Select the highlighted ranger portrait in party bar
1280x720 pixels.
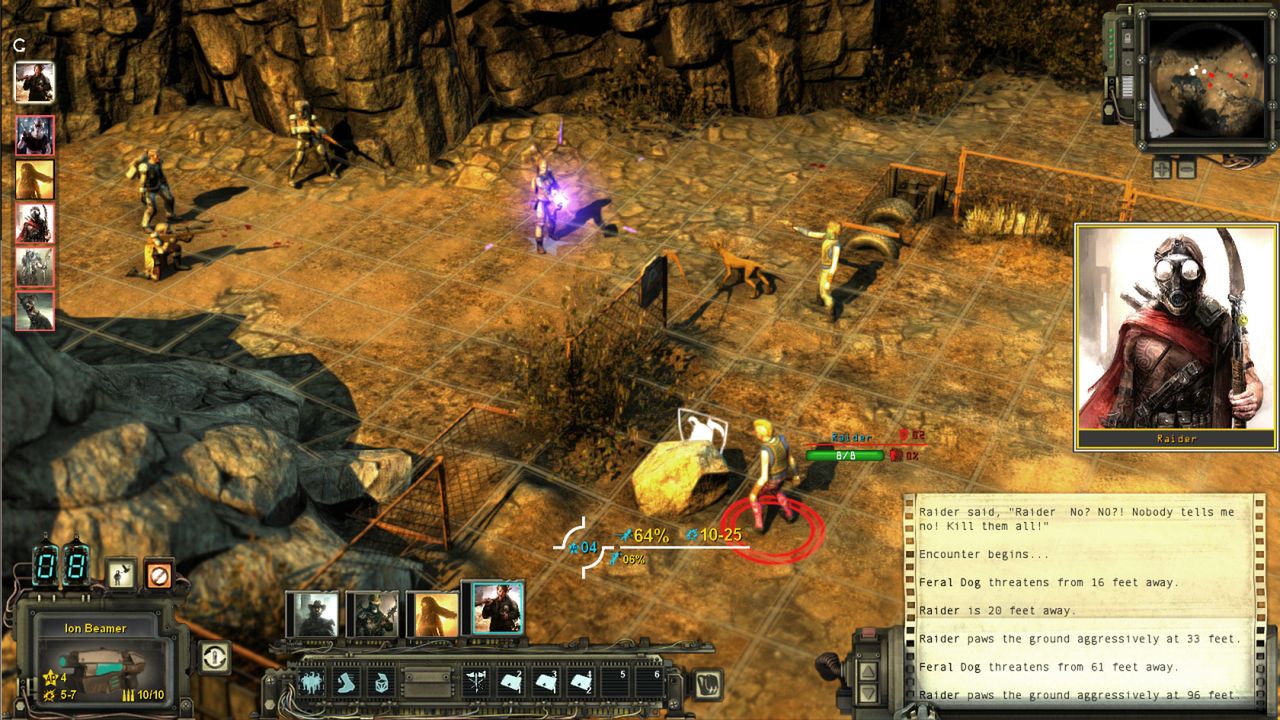point(497,608)
